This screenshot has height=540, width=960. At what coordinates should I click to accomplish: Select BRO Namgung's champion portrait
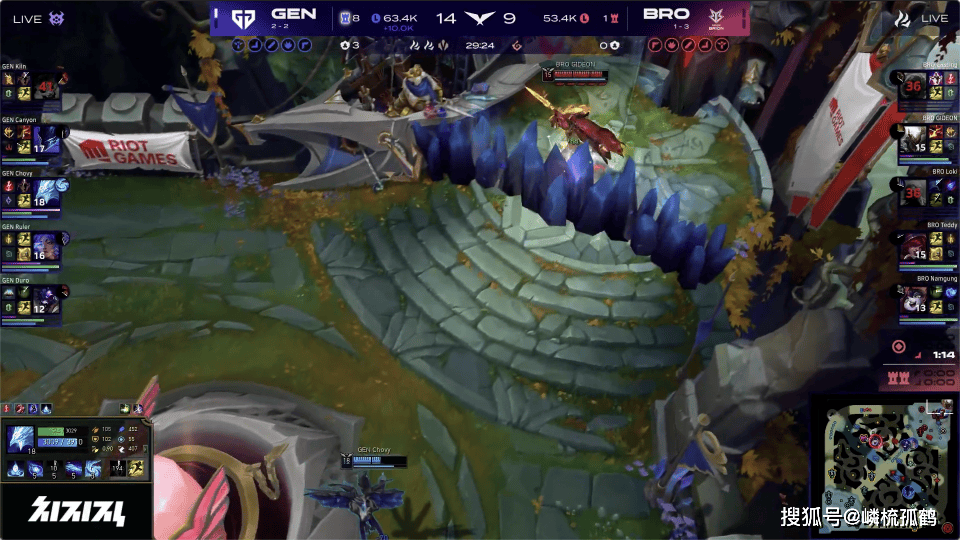913,301
